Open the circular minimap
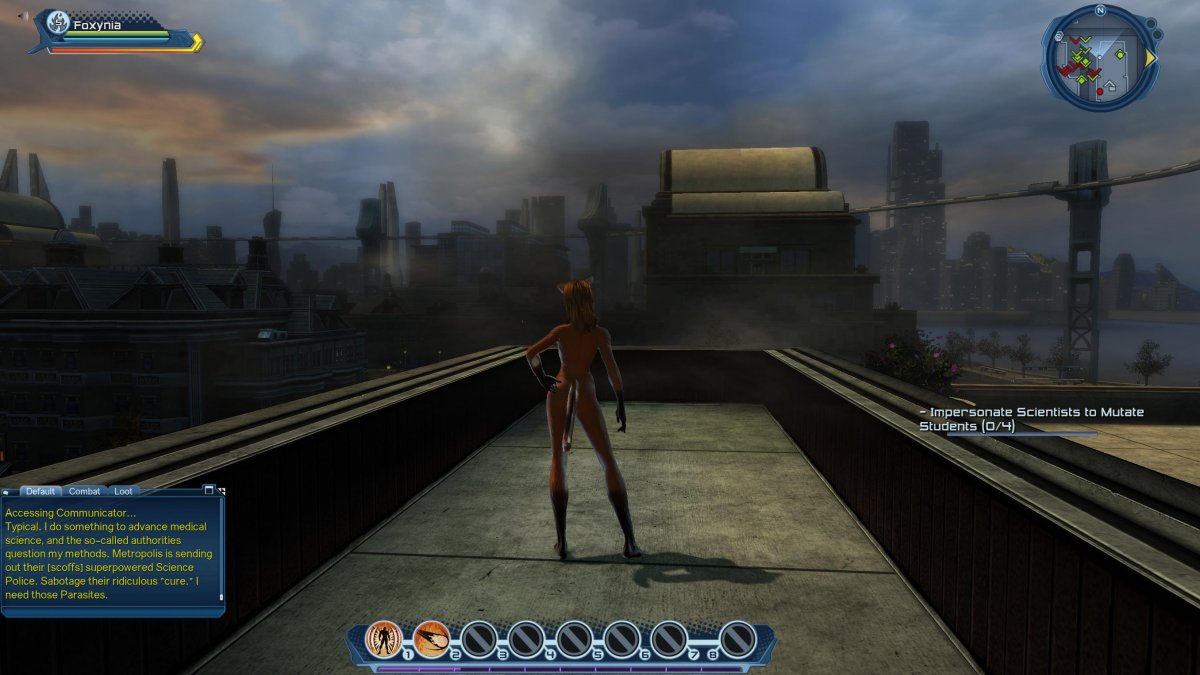Screen dimensions: 1200x675 pyautogui.click(x=1099, y=58)
